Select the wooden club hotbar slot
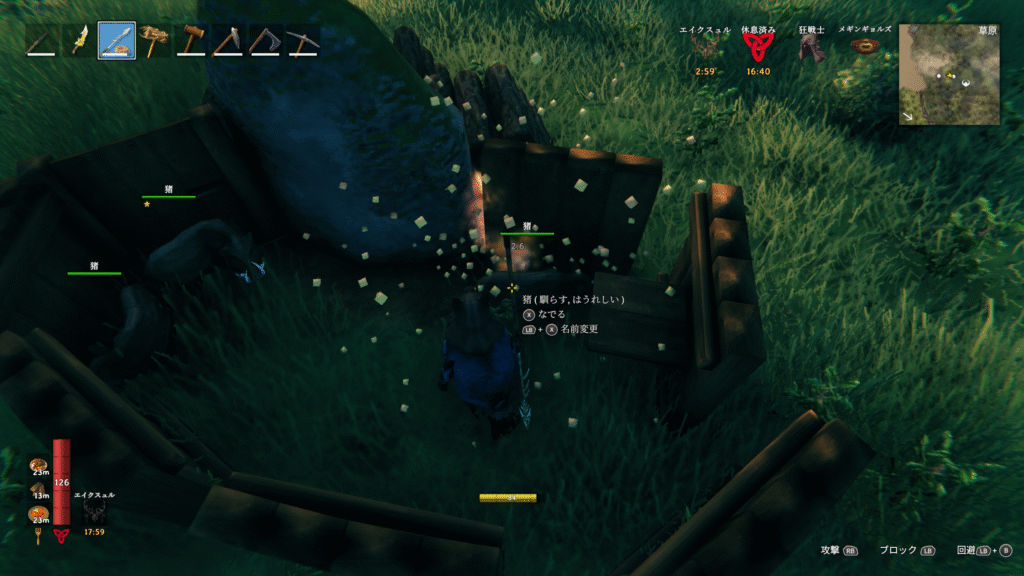This screenshot has height=576, width=1024. (x=41, y=40)
